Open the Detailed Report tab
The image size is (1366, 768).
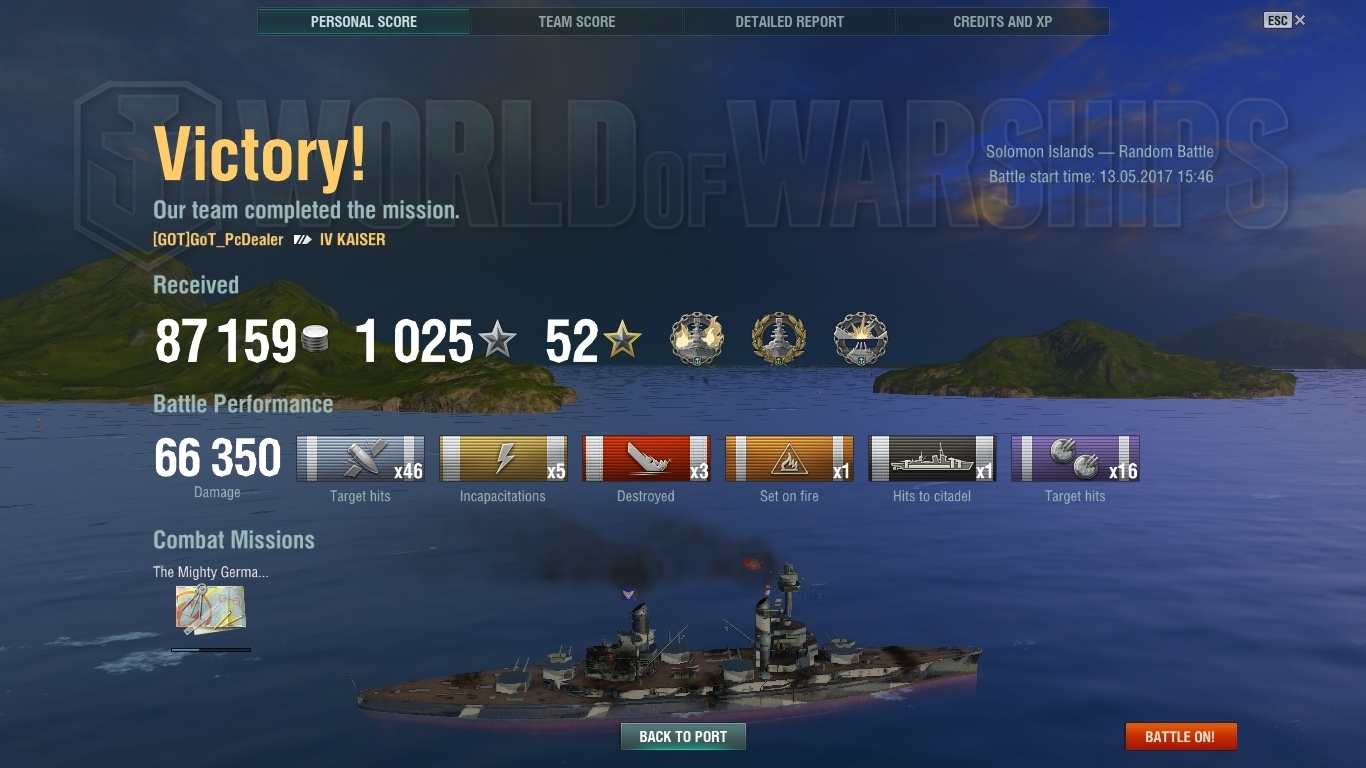[x=789, y=21]
